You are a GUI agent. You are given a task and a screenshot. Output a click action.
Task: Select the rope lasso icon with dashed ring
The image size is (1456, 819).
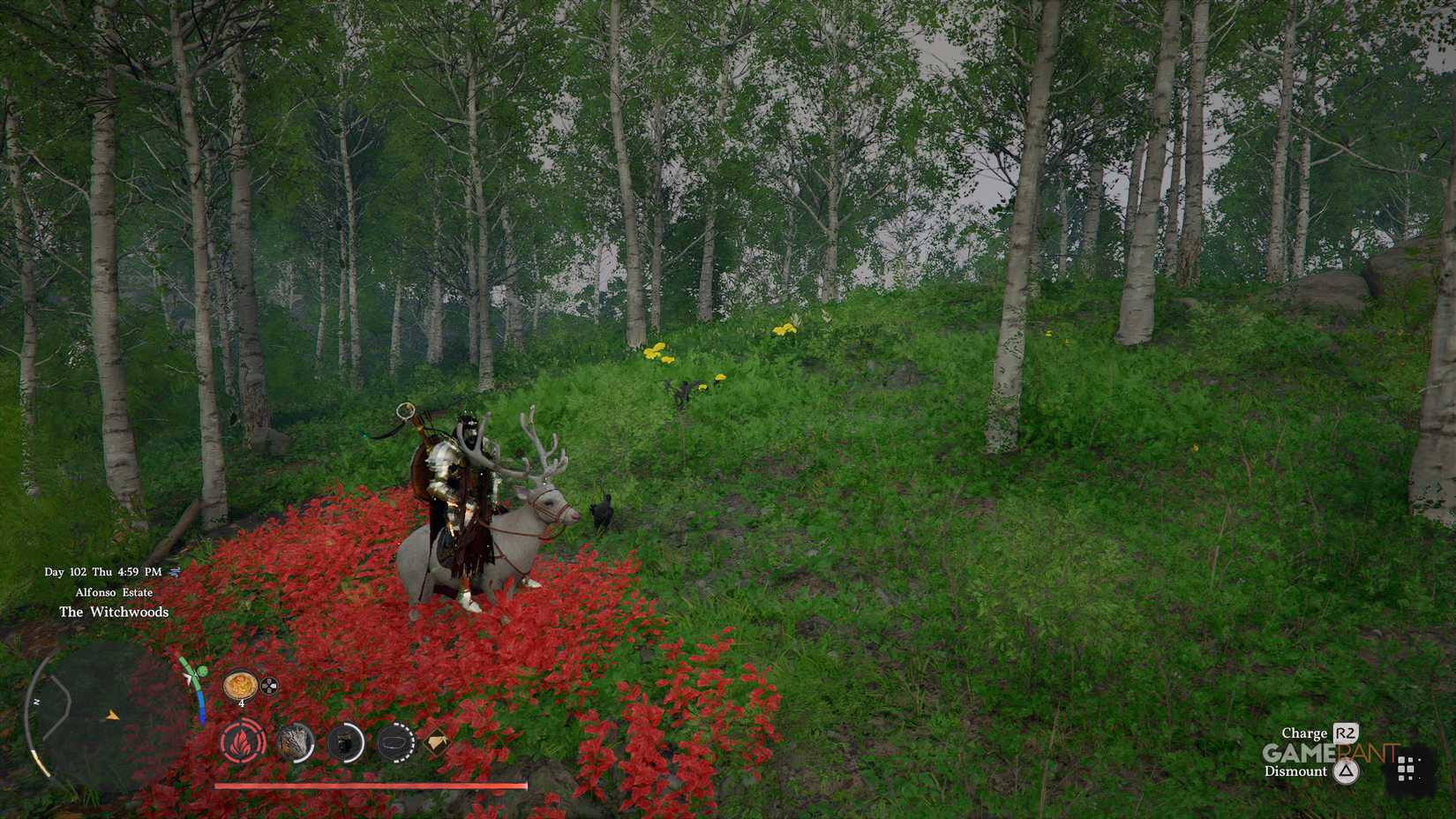point(397,744)
